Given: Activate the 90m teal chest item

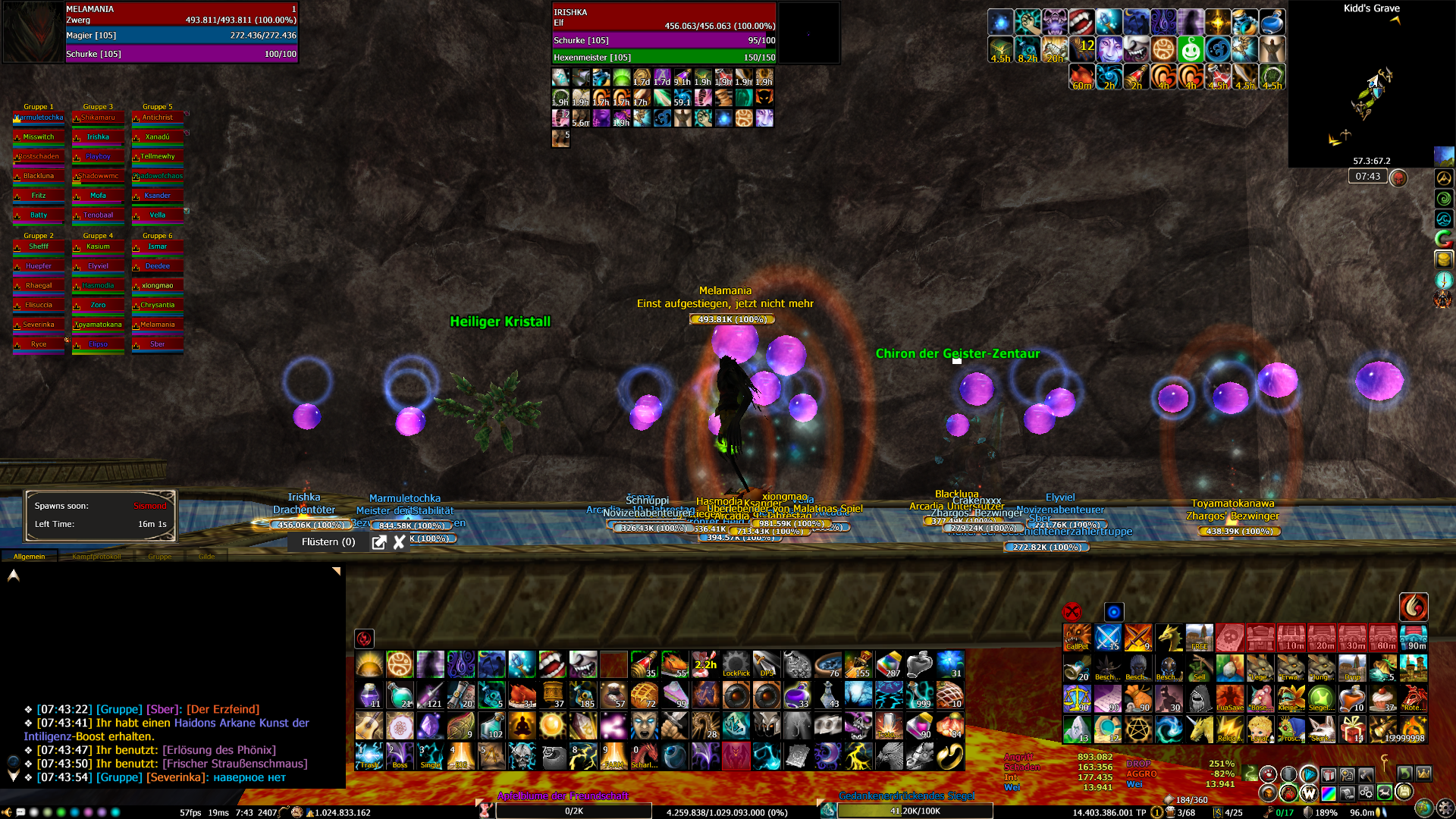Looking at the screenshot, I should [1414, 638].
